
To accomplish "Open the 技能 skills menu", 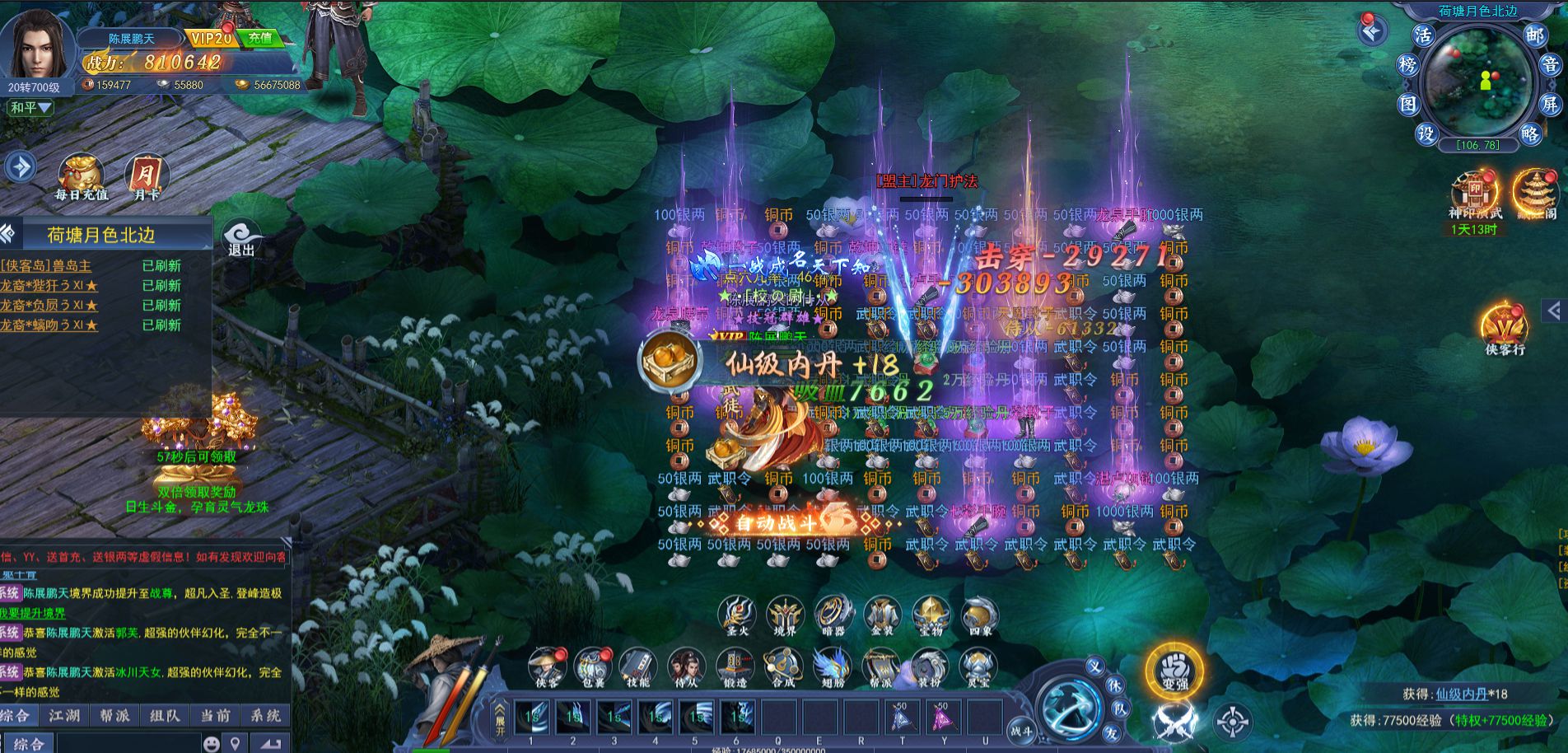I will point(638,666).
